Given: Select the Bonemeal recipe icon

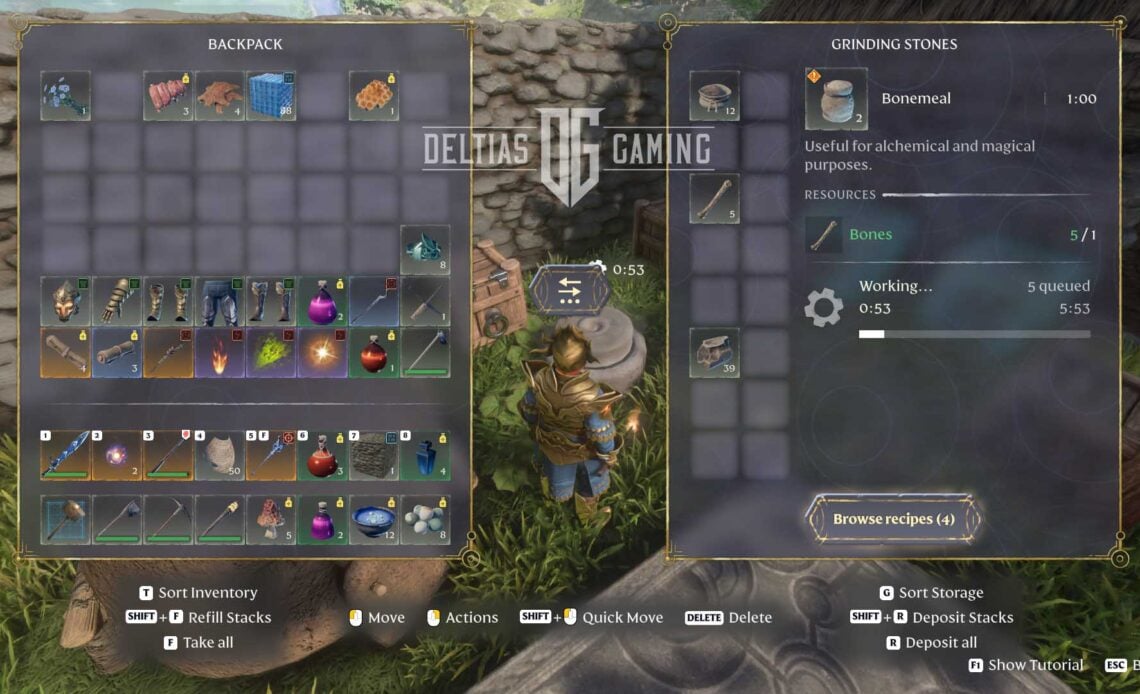Looking at the screenshot, I should point(836,99).
